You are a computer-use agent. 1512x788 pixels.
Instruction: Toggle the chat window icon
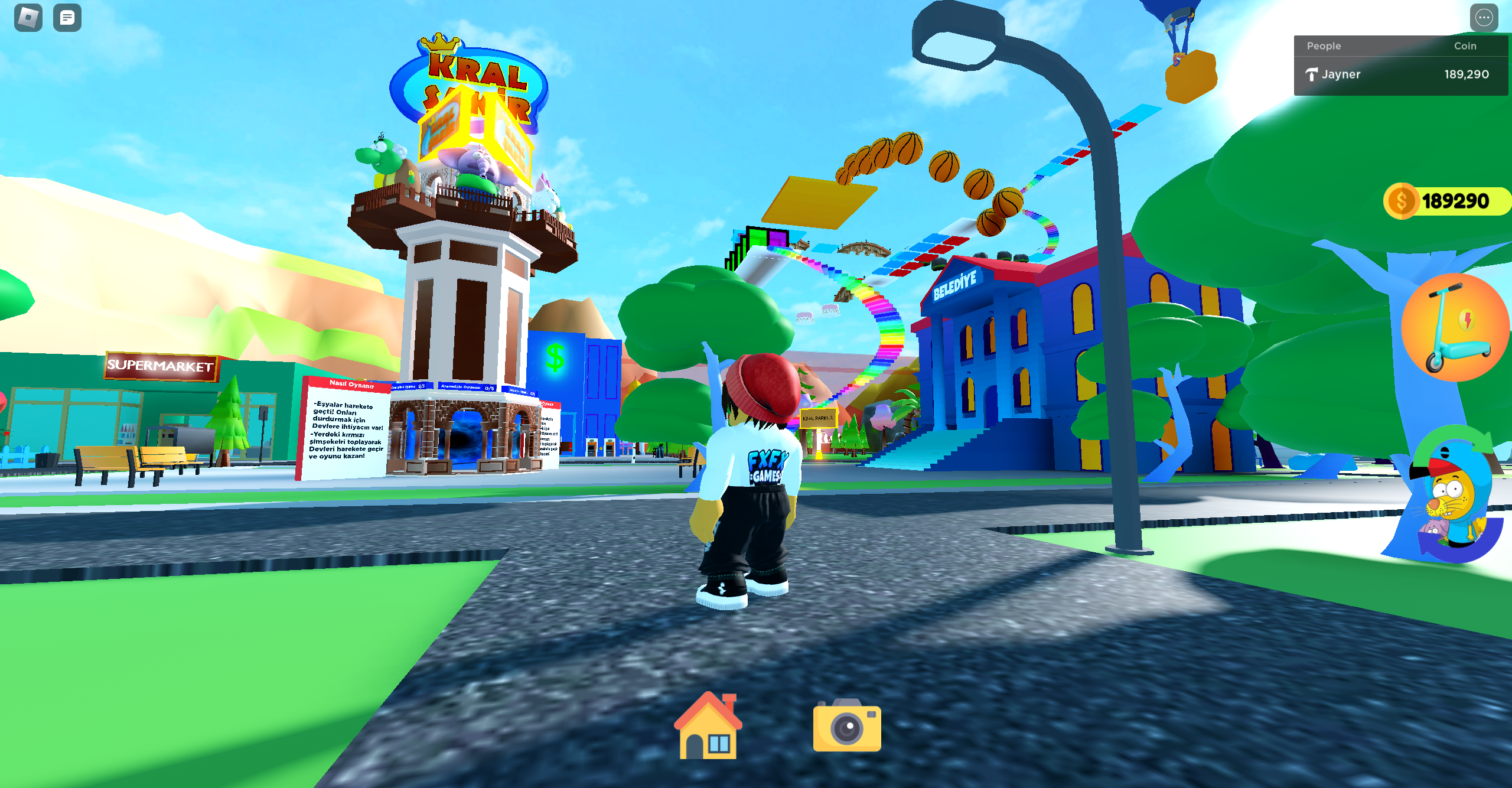click(67, 18)
